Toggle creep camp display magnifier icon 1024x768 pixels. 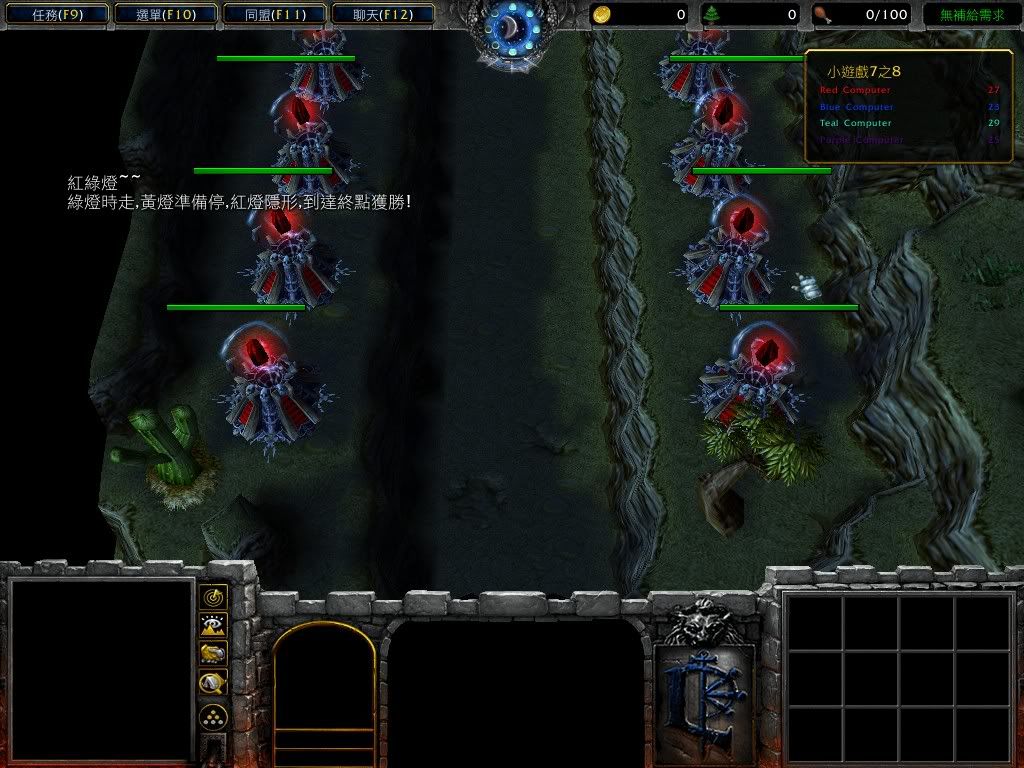tap(213, 683)
